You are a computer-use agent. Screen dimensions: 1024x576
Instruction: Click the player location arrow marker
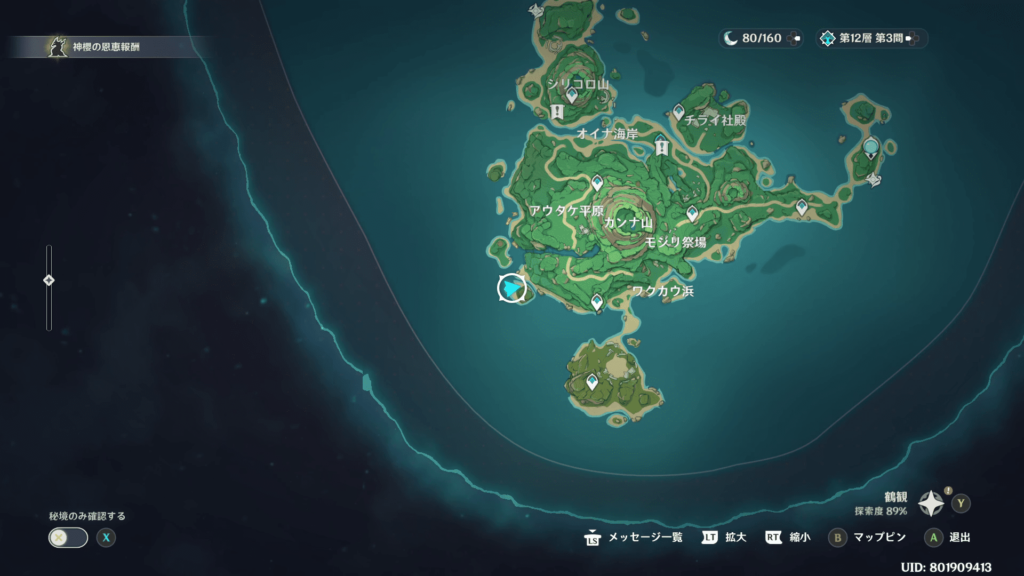coord(512,288)
